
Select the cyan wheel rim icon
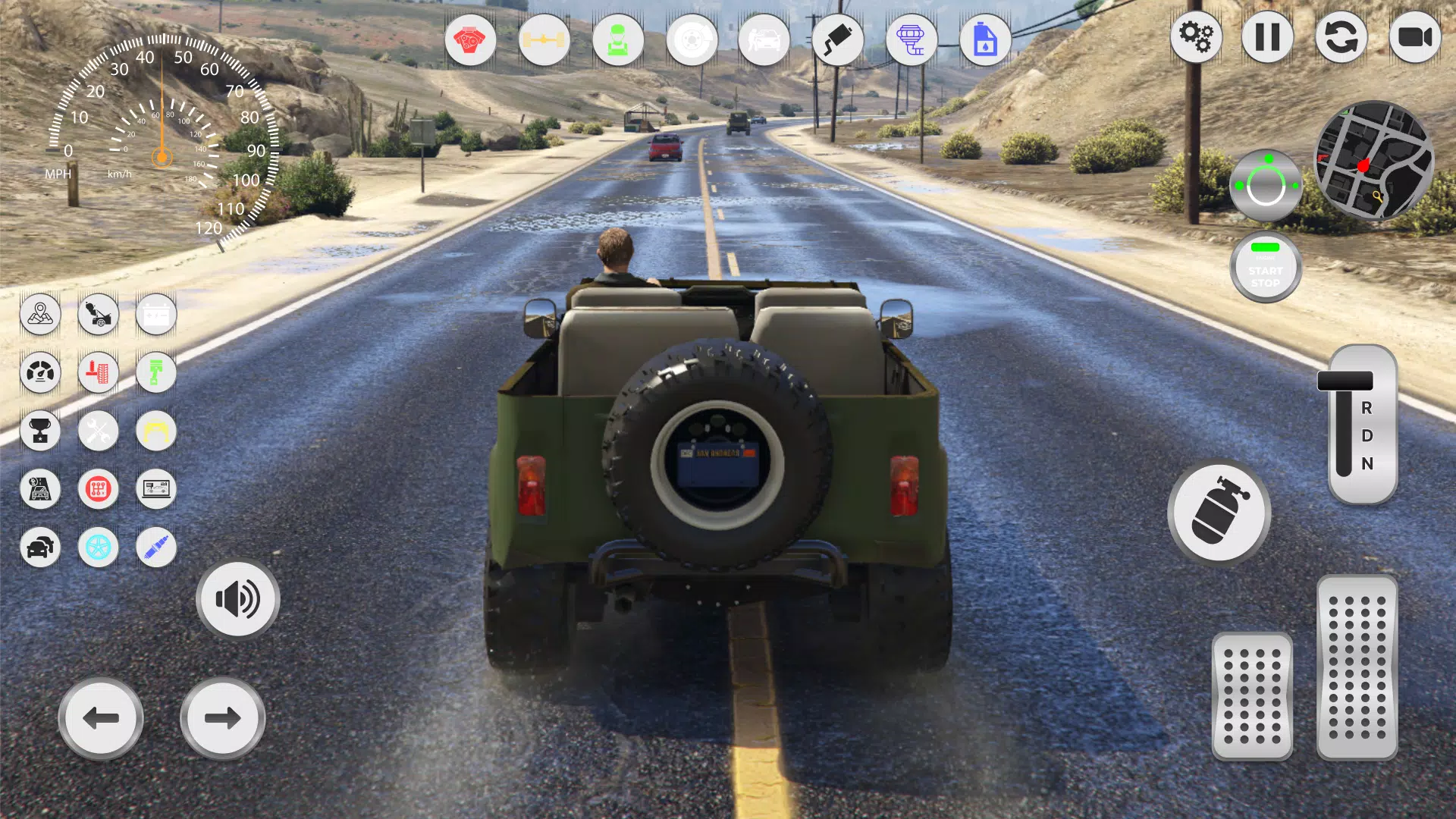click(x=99, y=548)
